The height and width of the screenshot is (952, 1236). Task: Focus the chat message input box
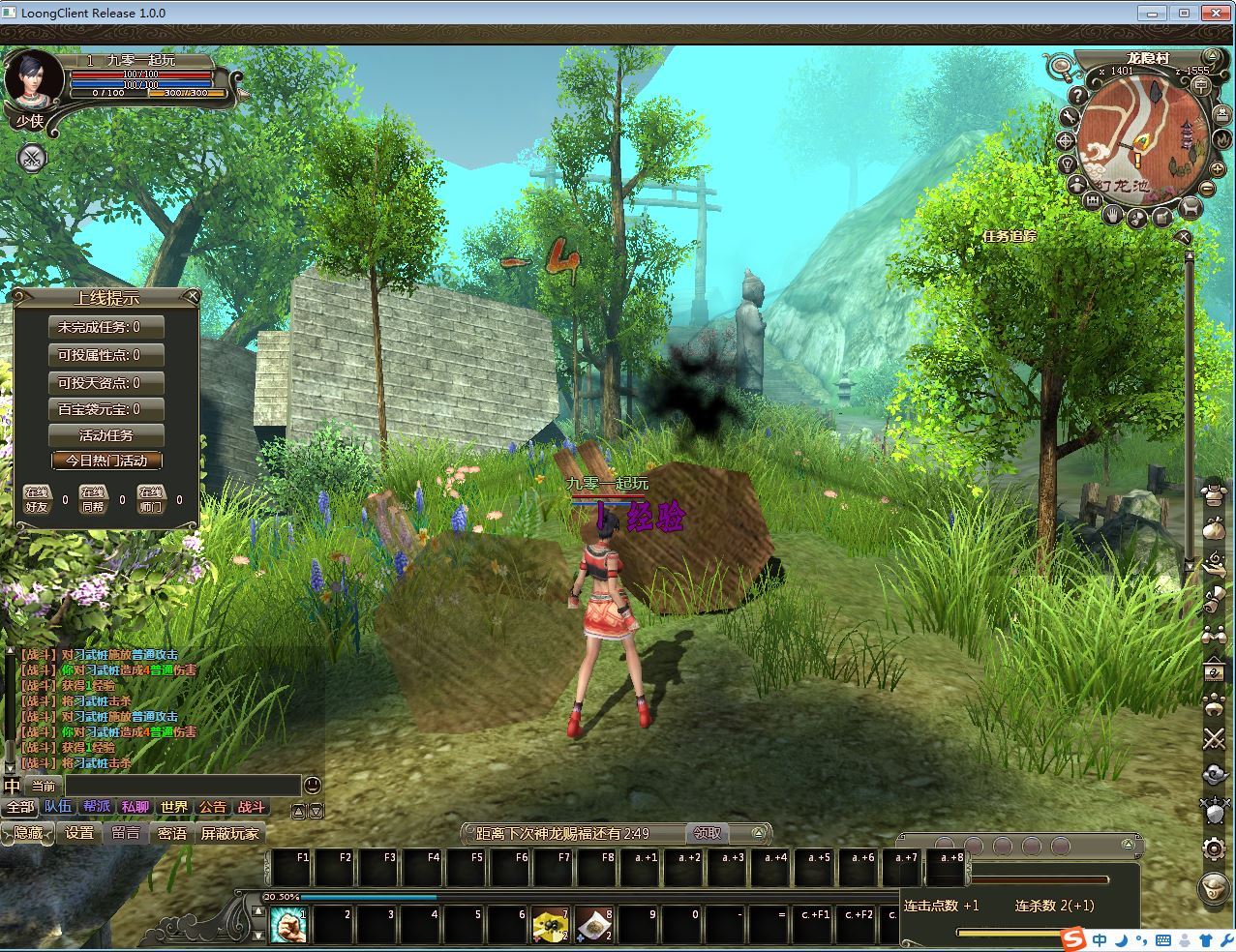tap(182, 786)
